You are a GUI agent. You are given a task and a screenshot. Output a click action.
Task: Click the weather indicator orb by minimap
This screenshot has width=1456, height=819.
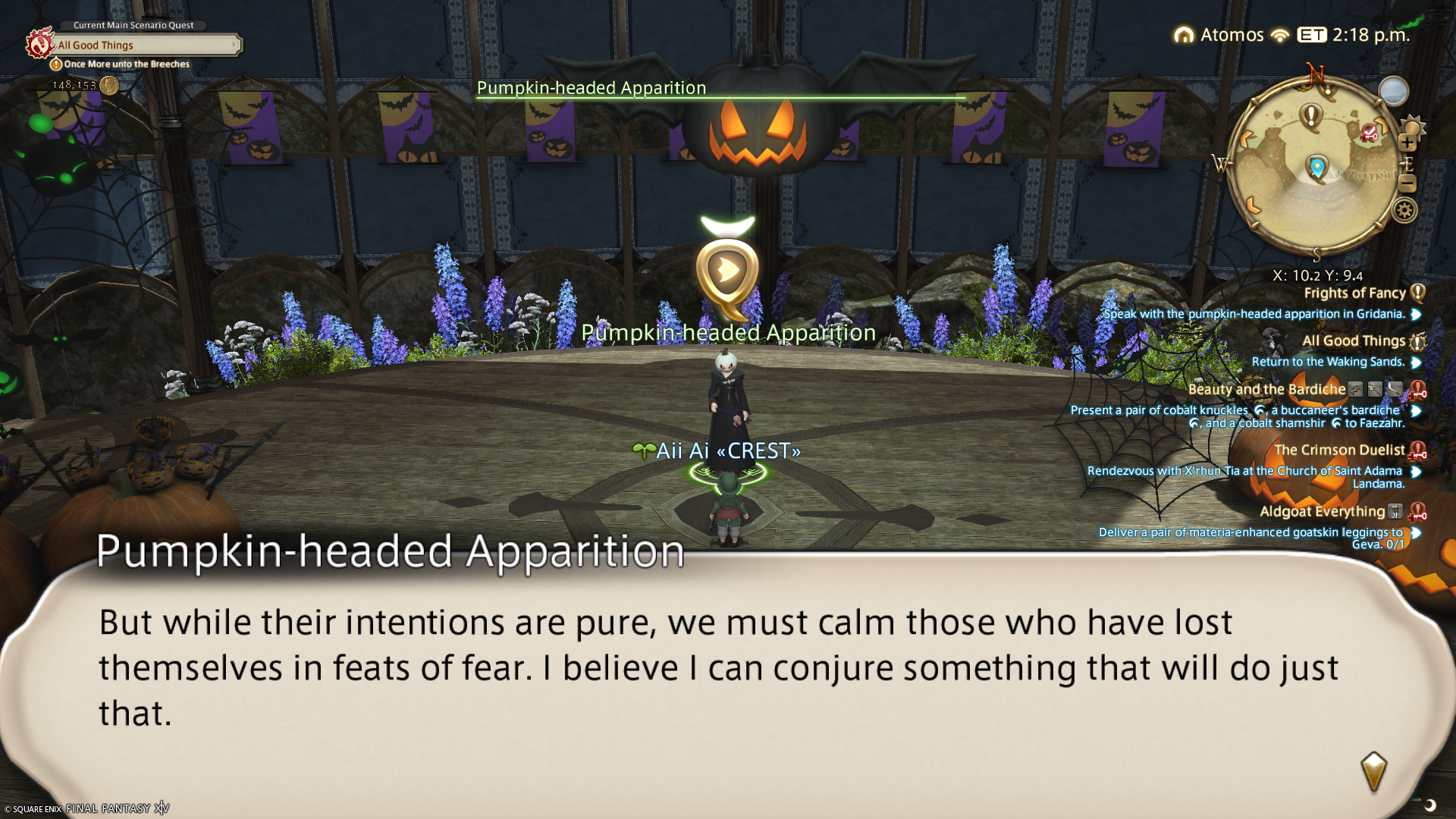tap(1393, 92)
